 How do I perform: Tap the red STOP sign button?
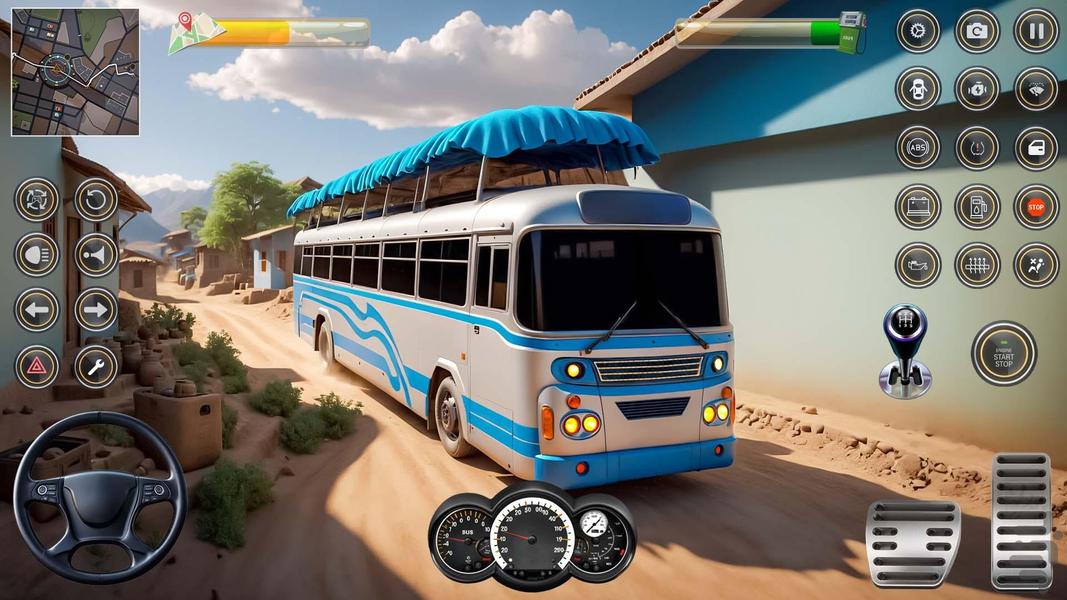(x=1036, y=207)
